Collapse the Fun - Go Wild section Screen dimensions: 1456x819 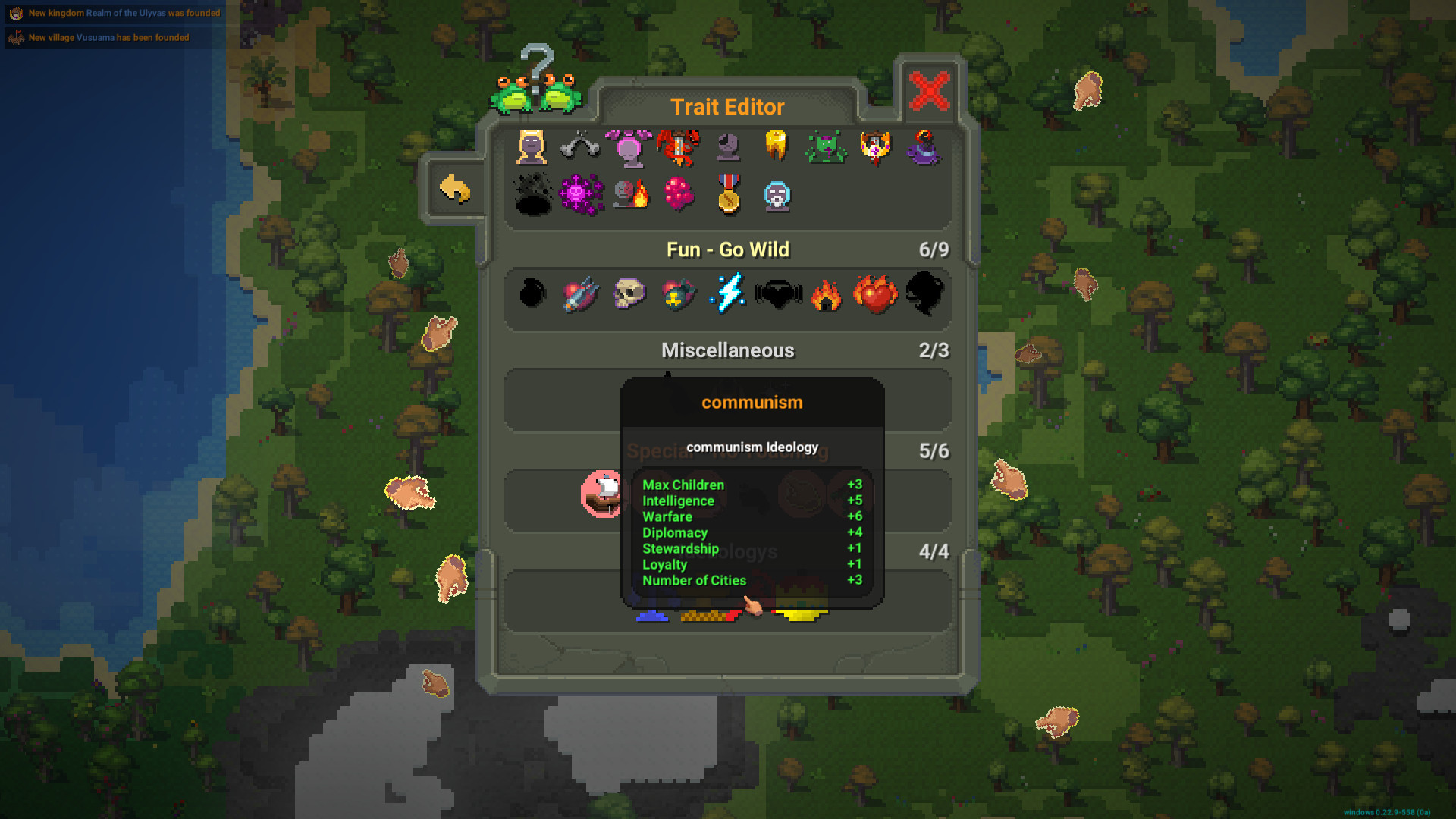point(728,249)
